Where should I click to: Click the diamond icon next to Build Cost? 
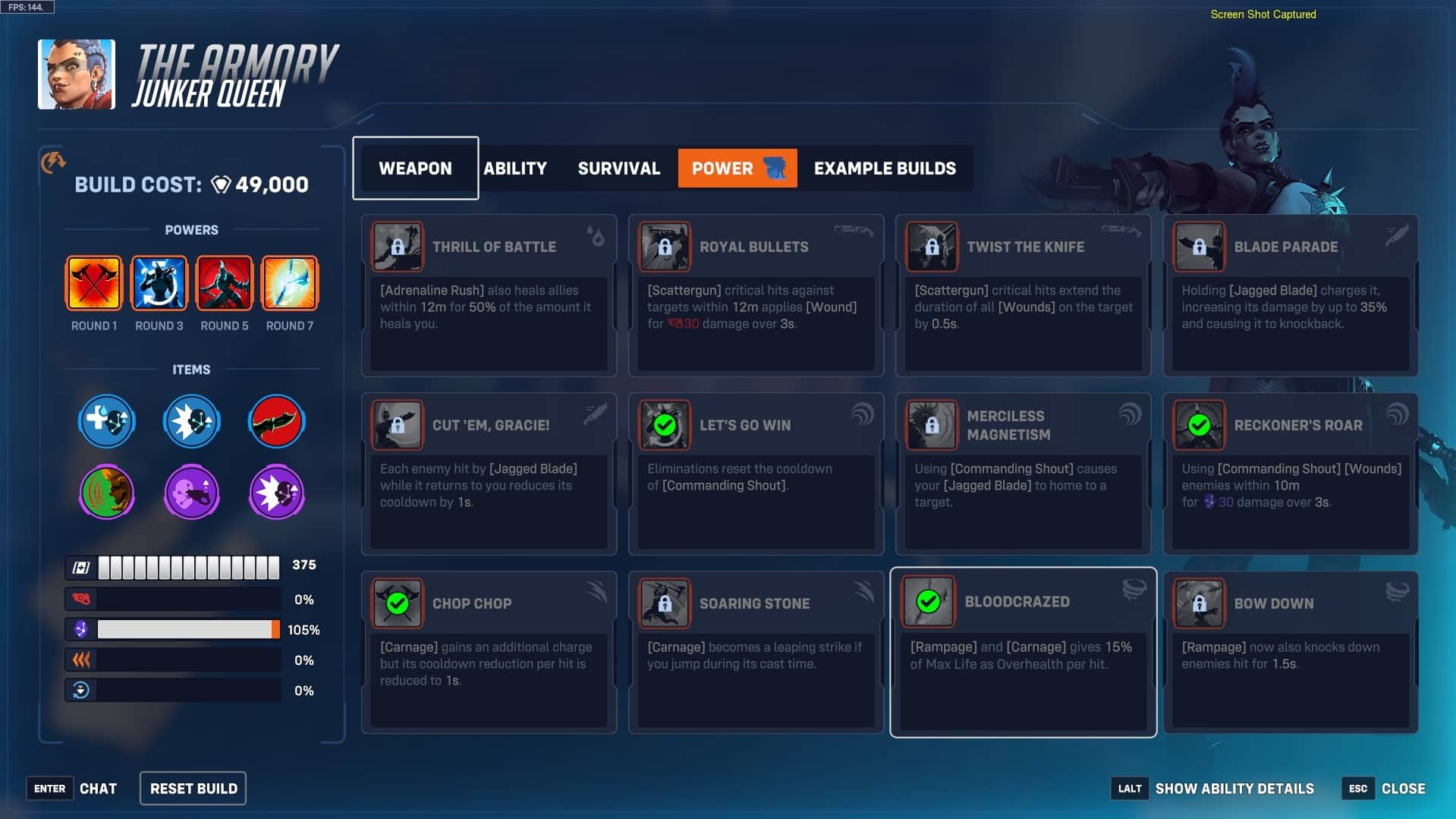pyautogui.click(x=220, y=184)
